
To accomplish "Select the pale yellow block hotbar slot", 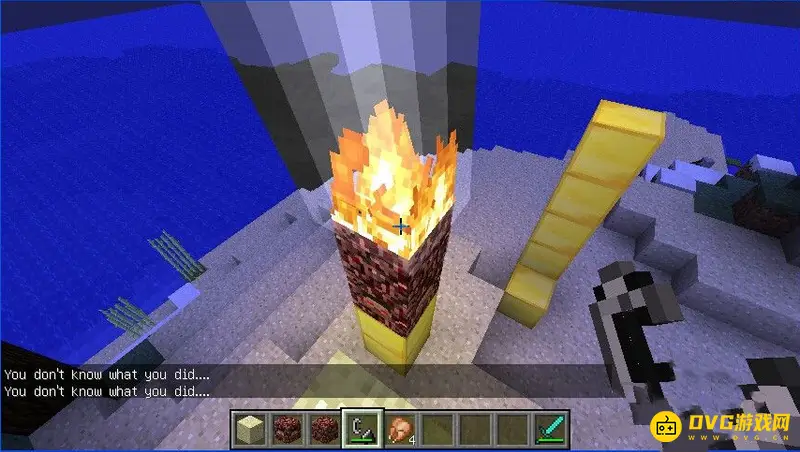I will pyautogui.click(x=251, y=428).
